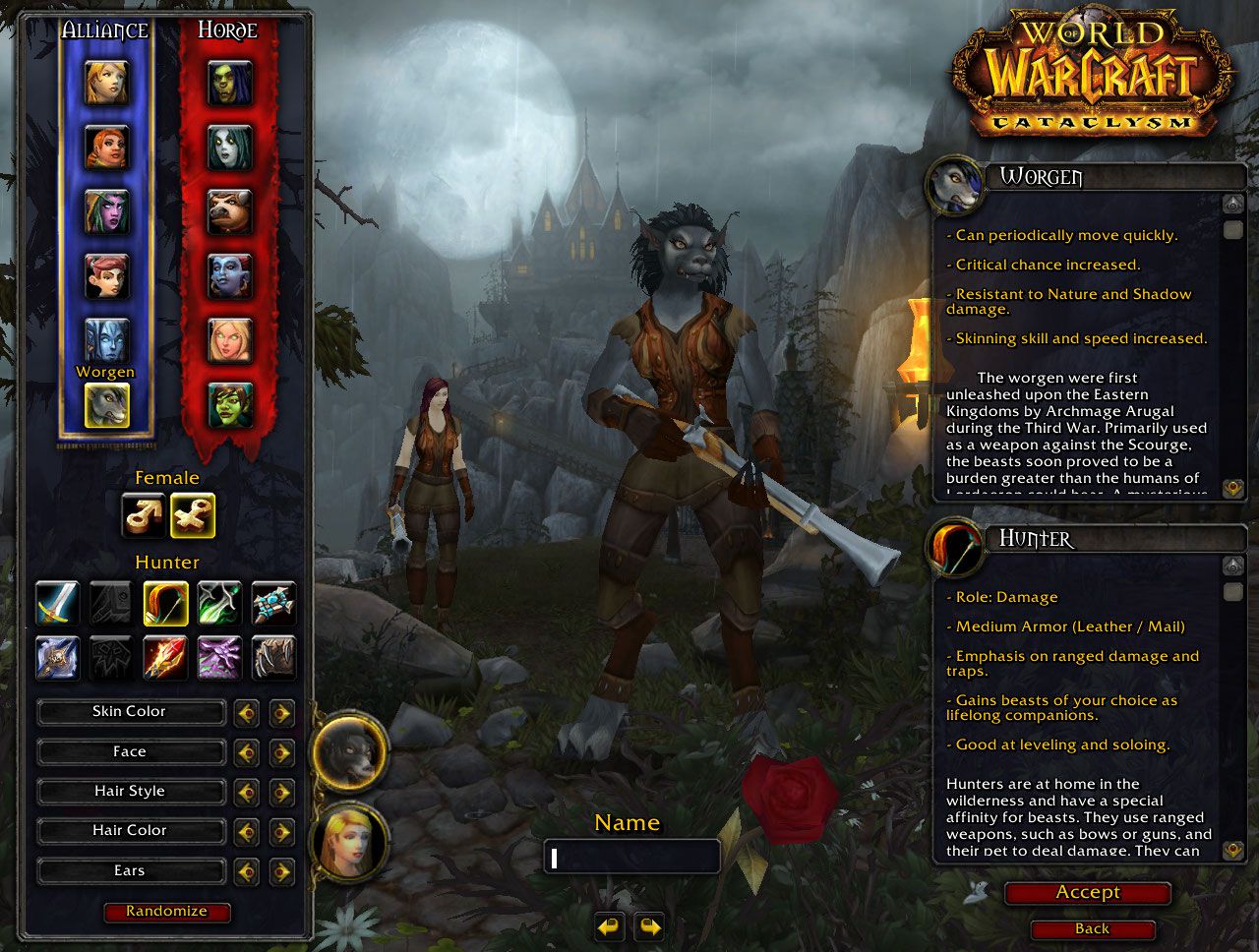Click right arrow to cycle Hair Style
This screenshot has width=1259, height=952.
pos(282,792)
